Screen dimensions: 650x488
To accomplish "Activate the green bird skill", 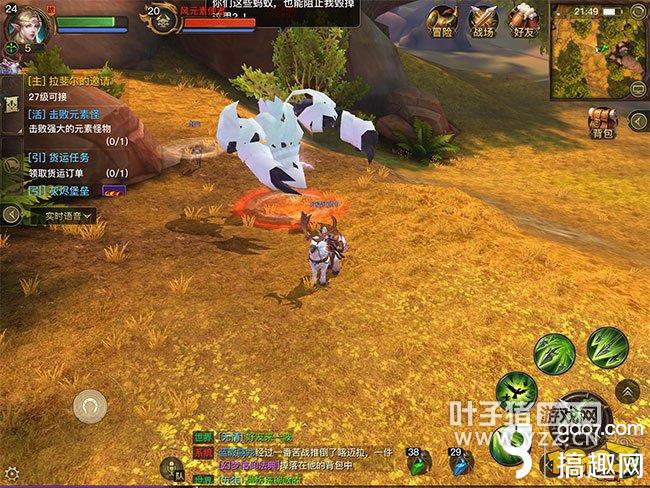I will pos(516,391).
